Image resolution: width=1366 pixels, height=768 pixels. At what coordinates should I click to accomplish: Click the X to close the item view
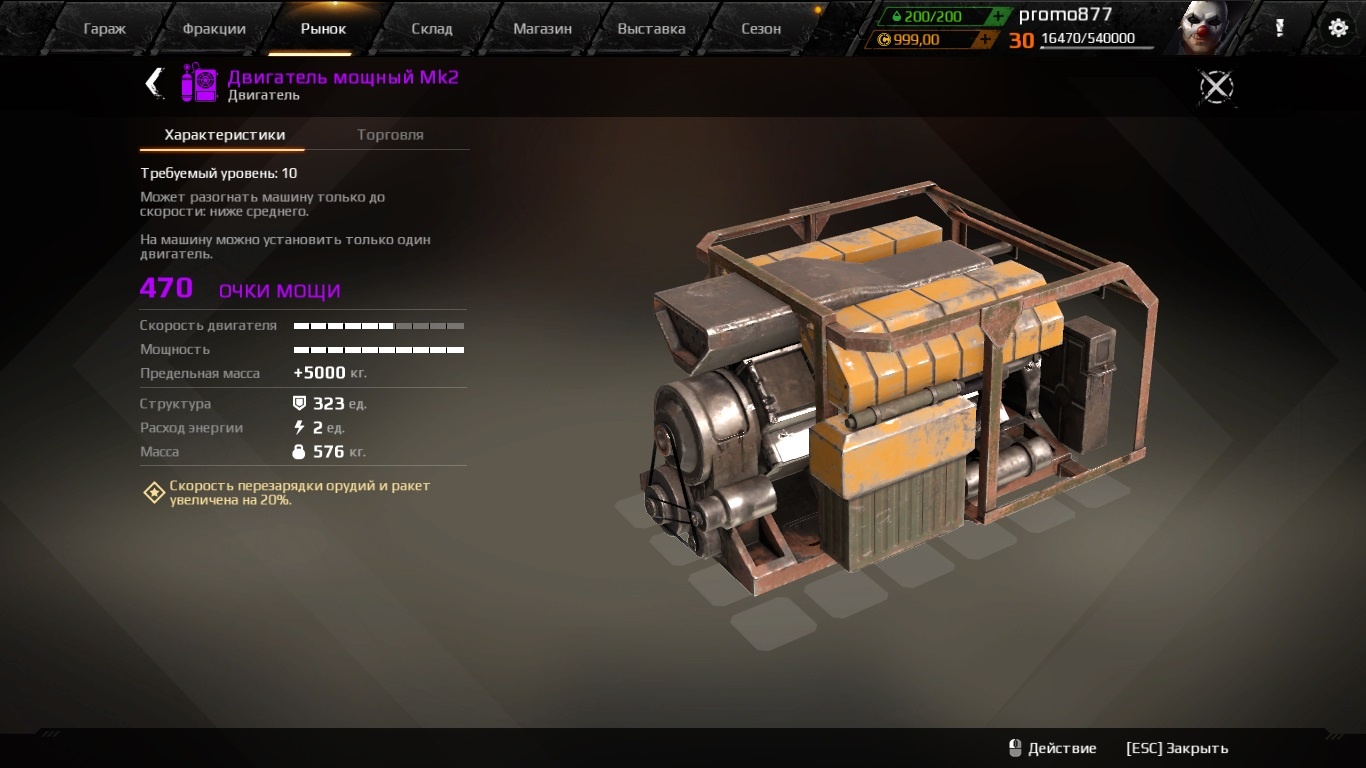[x=1216, y=86]
